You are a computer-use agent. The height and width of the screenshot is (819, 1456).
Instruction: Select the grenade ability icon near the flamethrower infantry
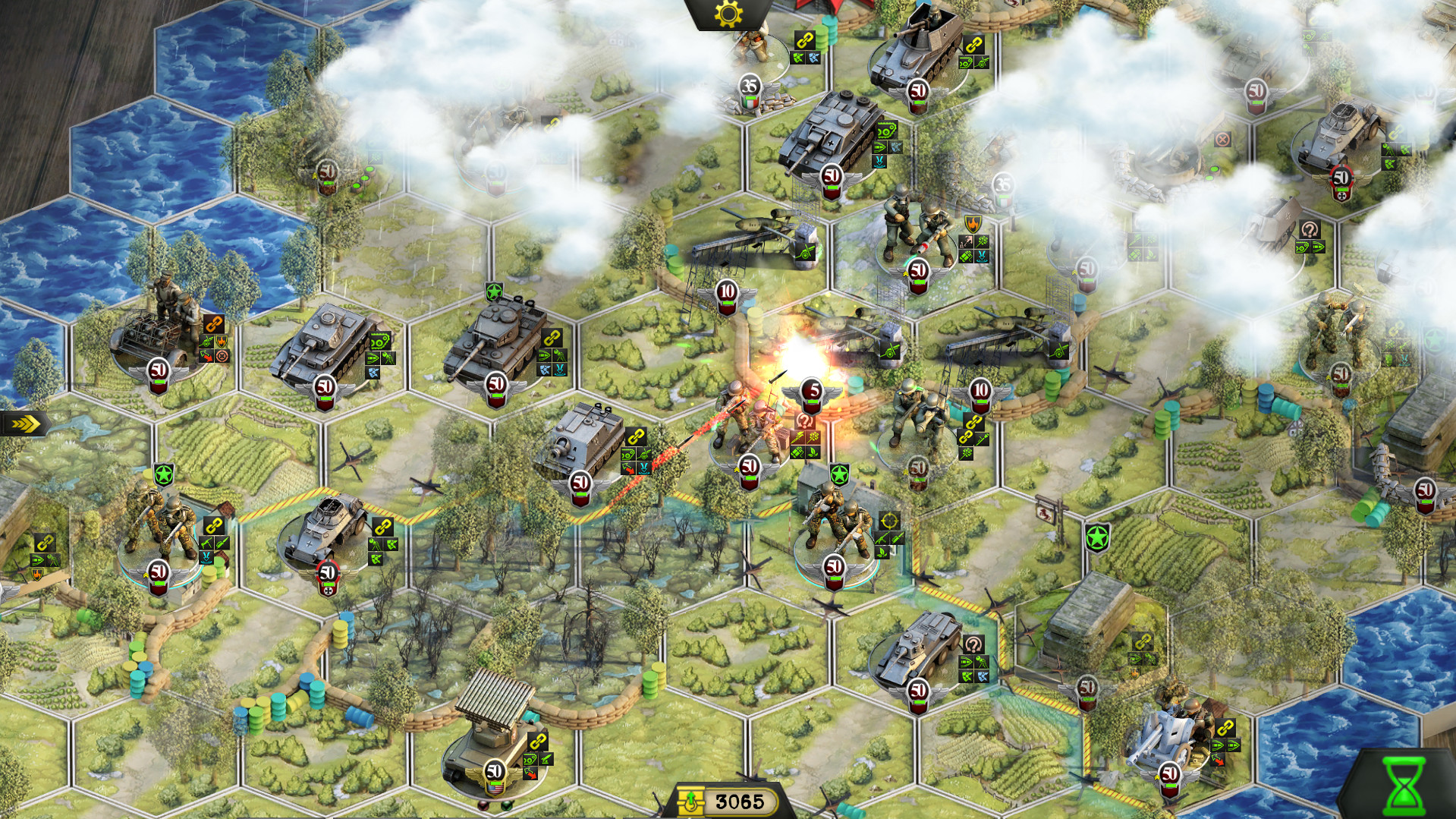point(798,452)
